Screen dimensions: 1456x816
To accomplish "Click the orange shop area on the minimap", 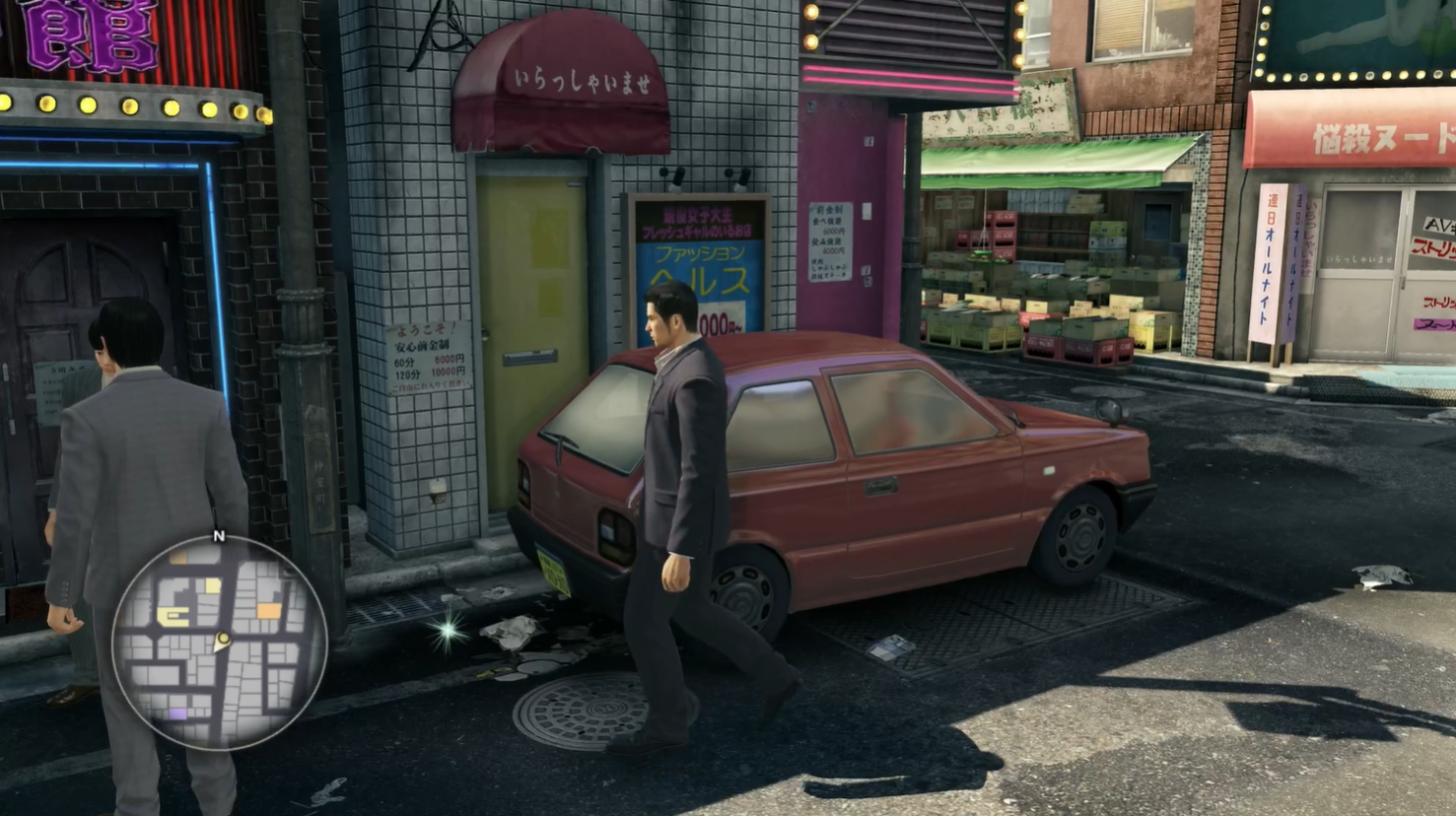I will pos(267,610).
